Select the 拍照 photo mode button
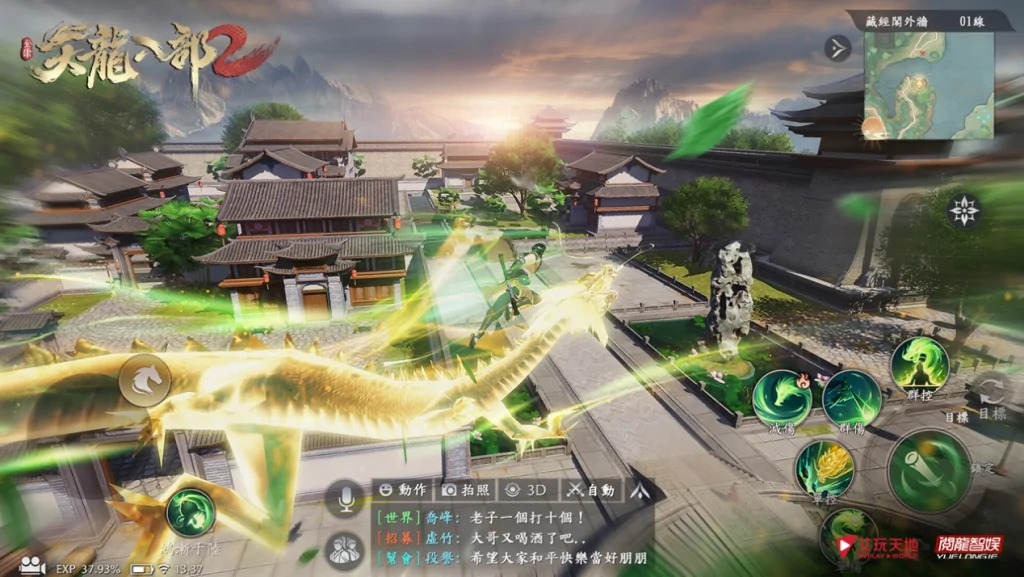The width and height of the screenshot is (1024, 577). (466, 490)
